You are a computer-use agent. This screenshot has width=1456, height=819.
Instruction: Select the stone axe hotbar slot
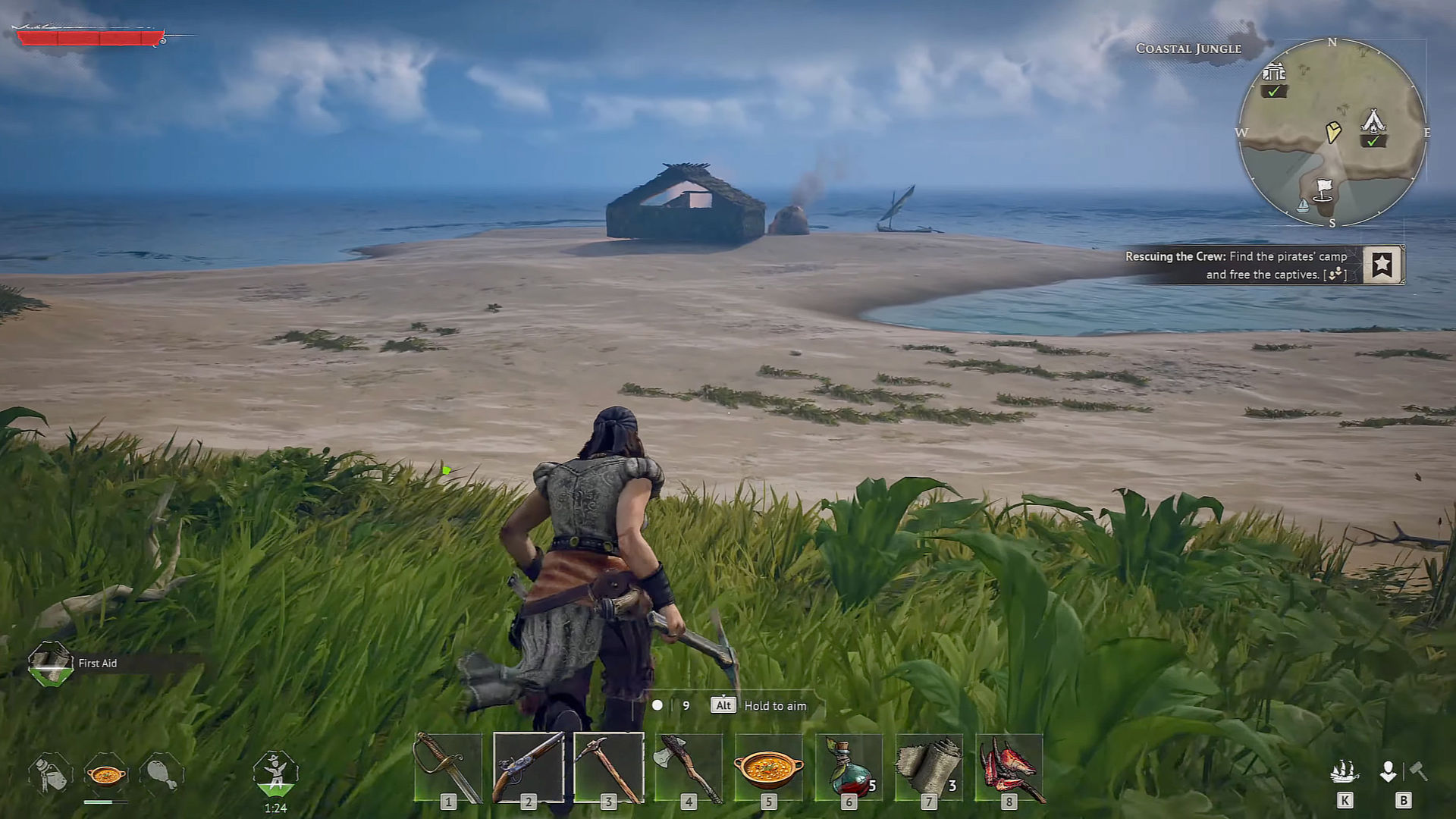point(689,767)
